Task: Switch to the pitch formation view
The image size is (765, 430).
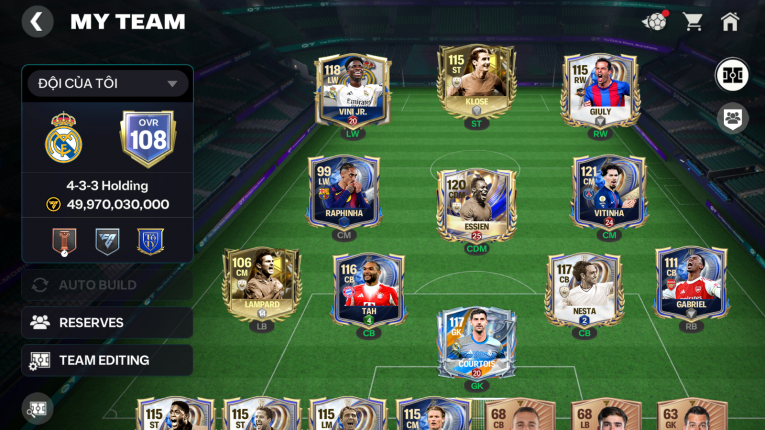Action: tap(733, 75)
